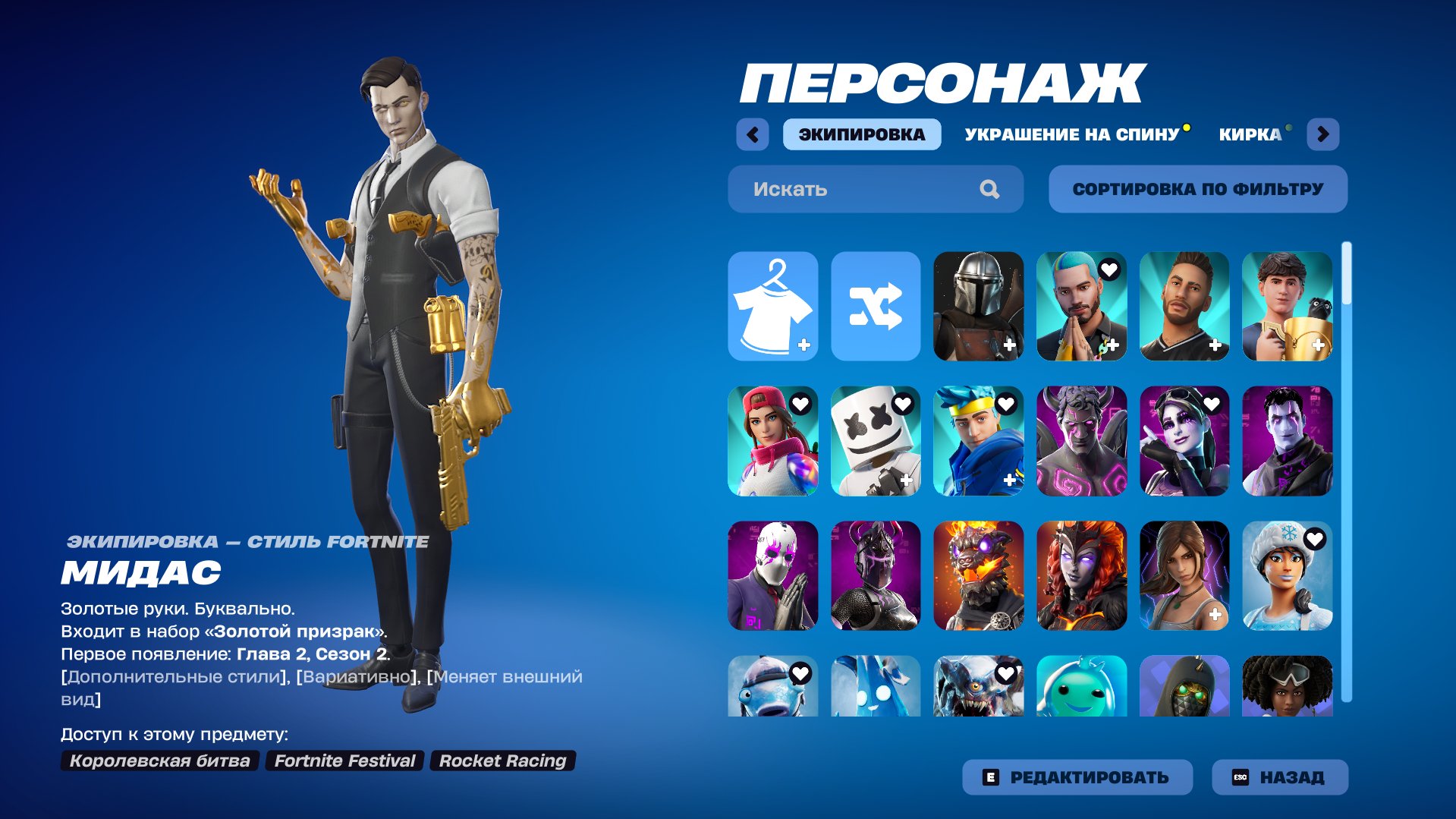
Task: Open СОРТИРОВКА ПО ФИЛЬТРУ options
Action: [1197, 189]
